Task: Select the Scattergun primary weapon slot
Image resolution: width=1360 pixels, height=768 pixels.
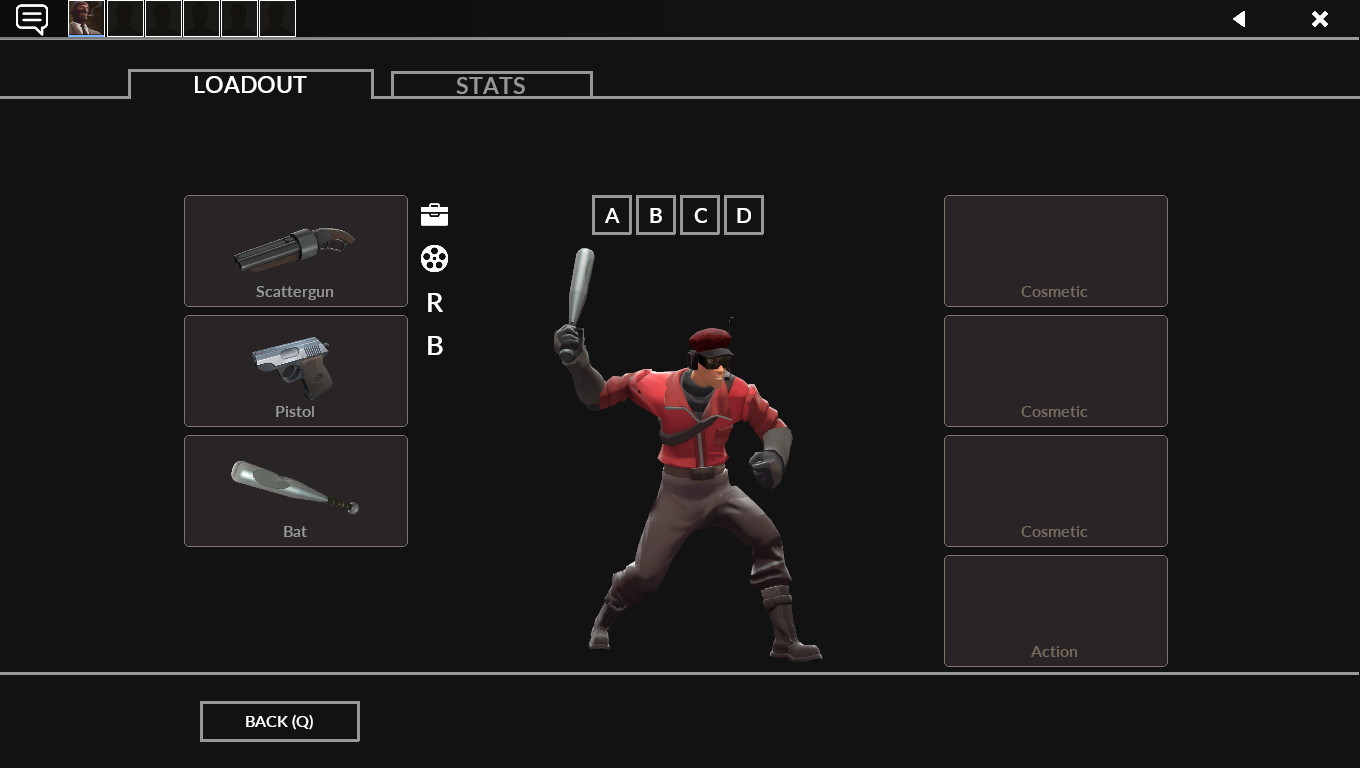Action: [x=295, y=251]
